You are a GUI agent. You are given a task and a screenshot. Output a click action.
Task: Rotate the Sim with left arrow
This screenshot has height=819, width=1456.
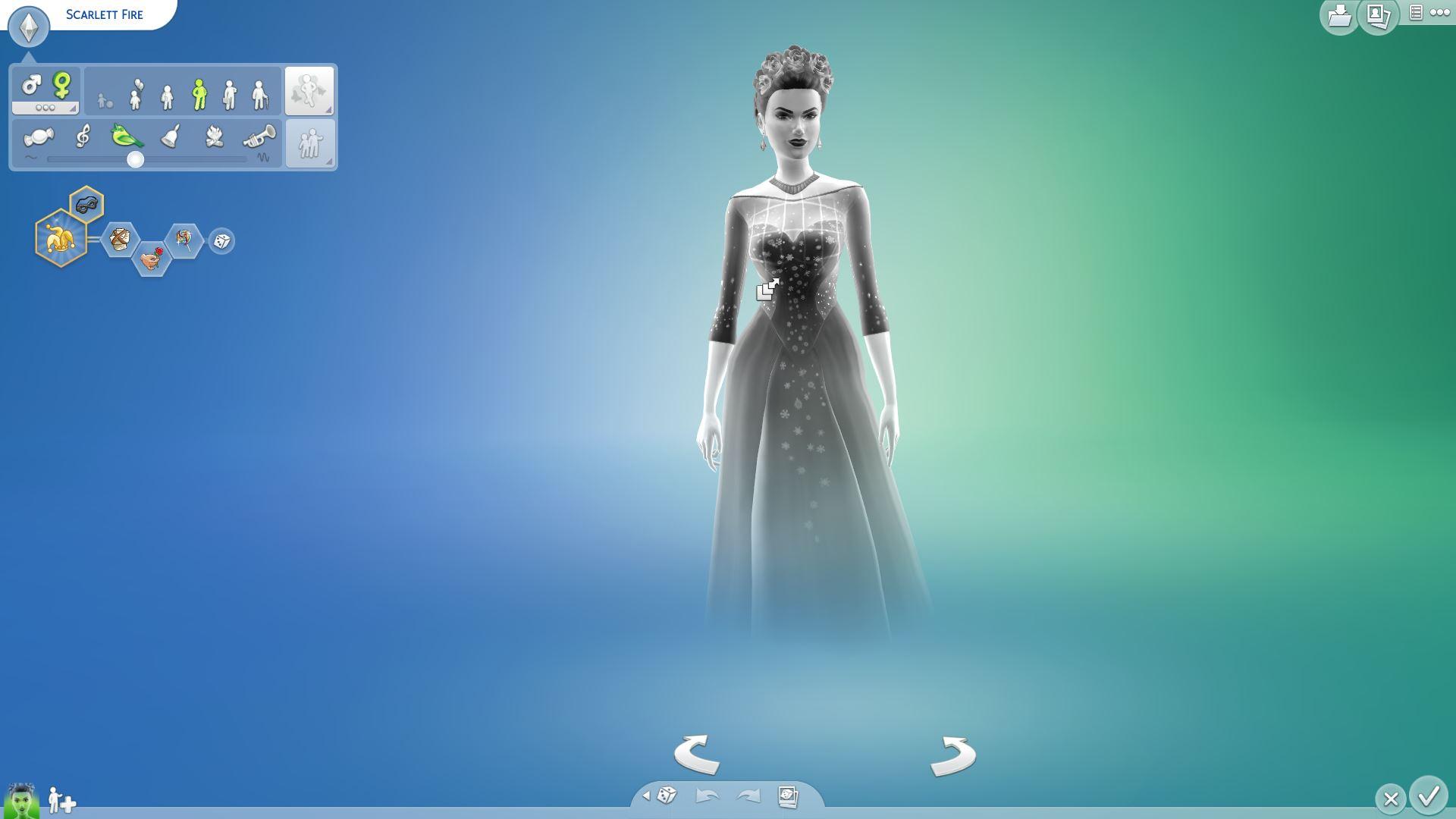coord(696,755)
